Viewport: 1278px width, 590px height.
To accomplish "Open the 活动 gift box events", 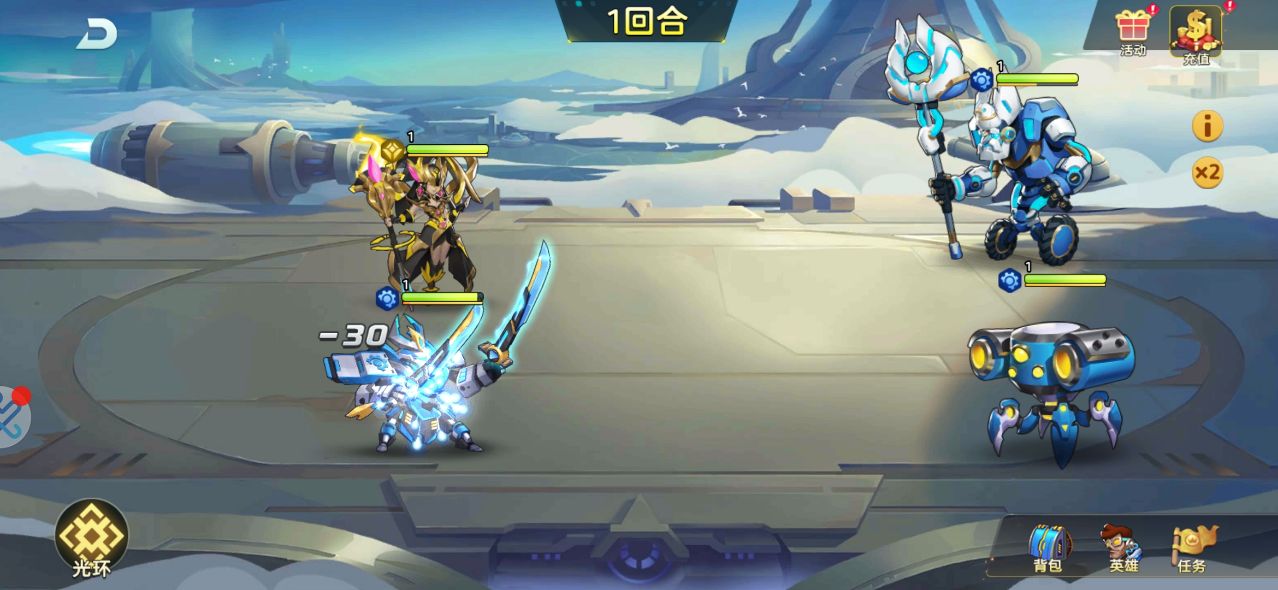I will (1133, 30).
